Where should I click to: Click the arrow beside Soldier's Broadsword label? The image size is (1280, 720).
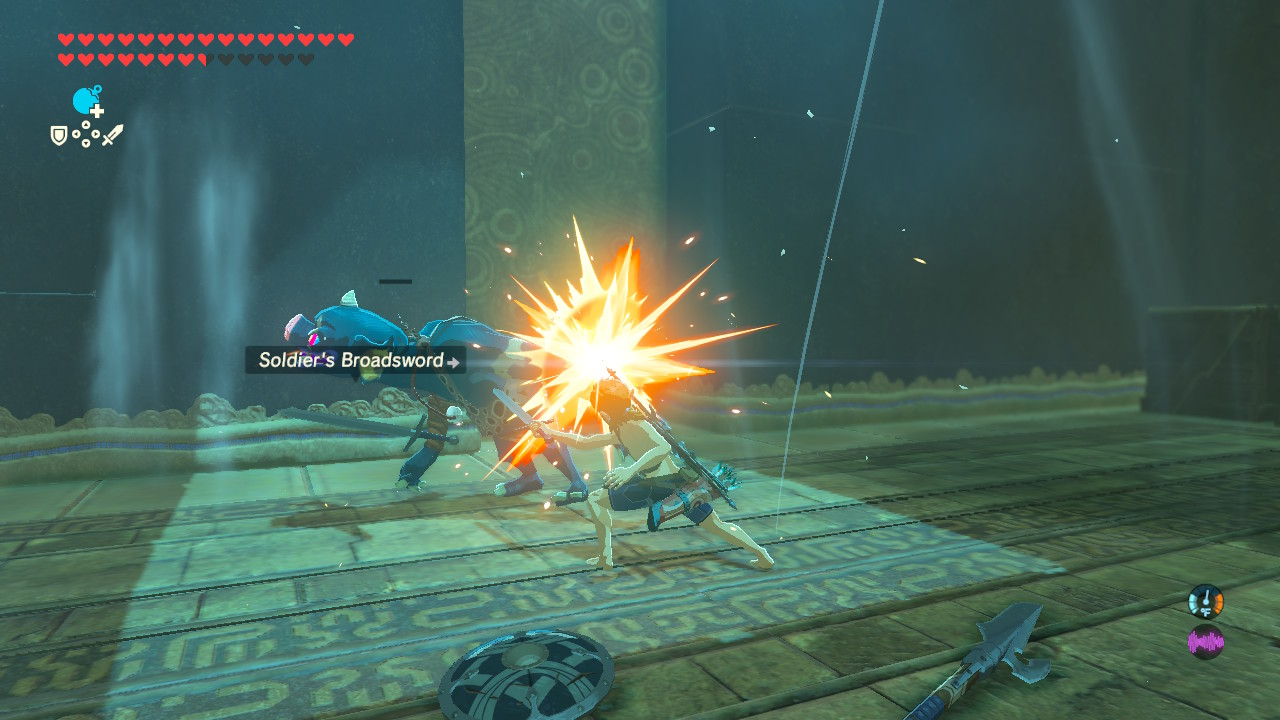coord(454,363)
